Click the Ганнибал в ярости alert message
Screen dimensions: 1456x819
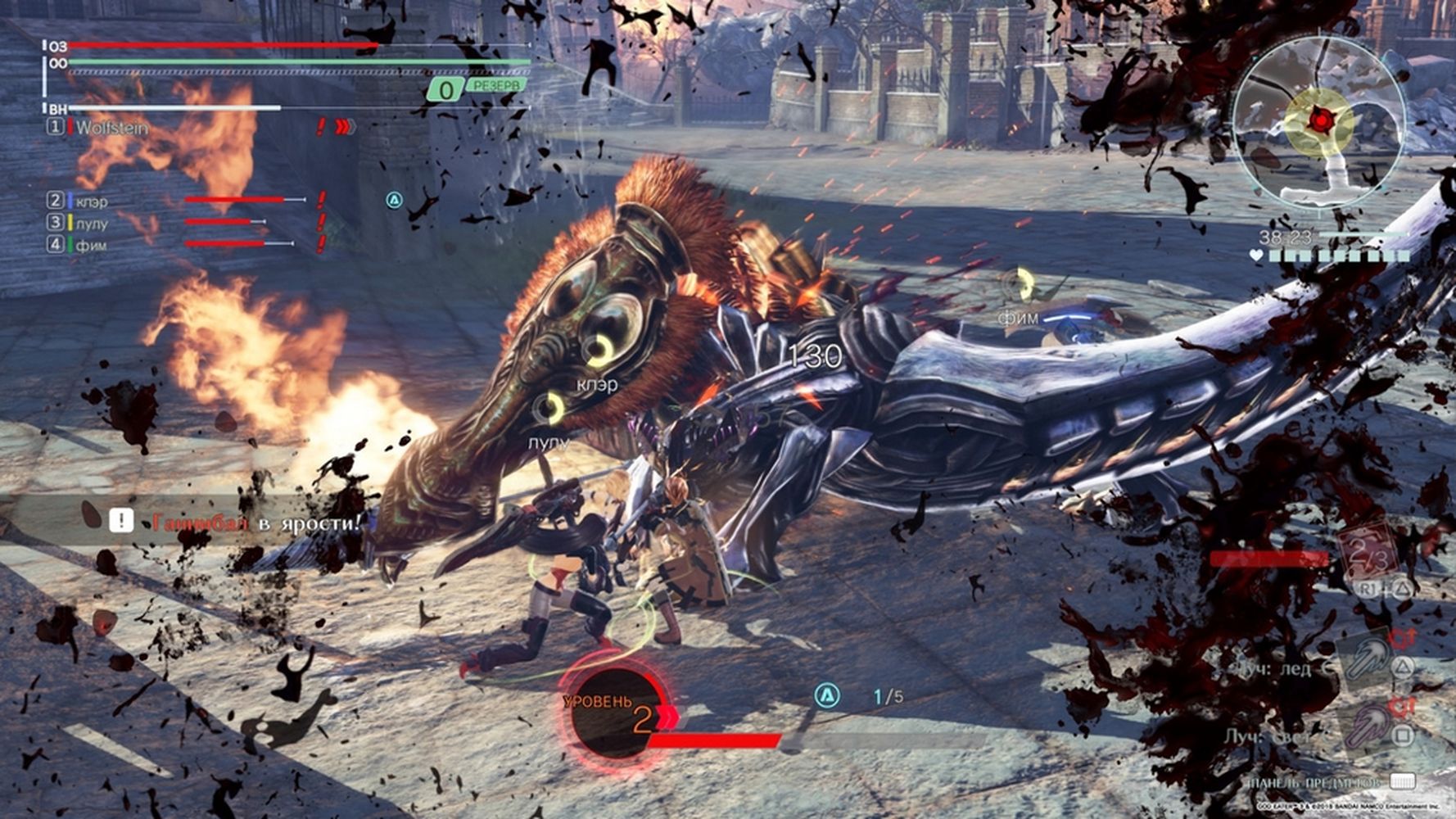pyautogui.click(x=246, y=522)
